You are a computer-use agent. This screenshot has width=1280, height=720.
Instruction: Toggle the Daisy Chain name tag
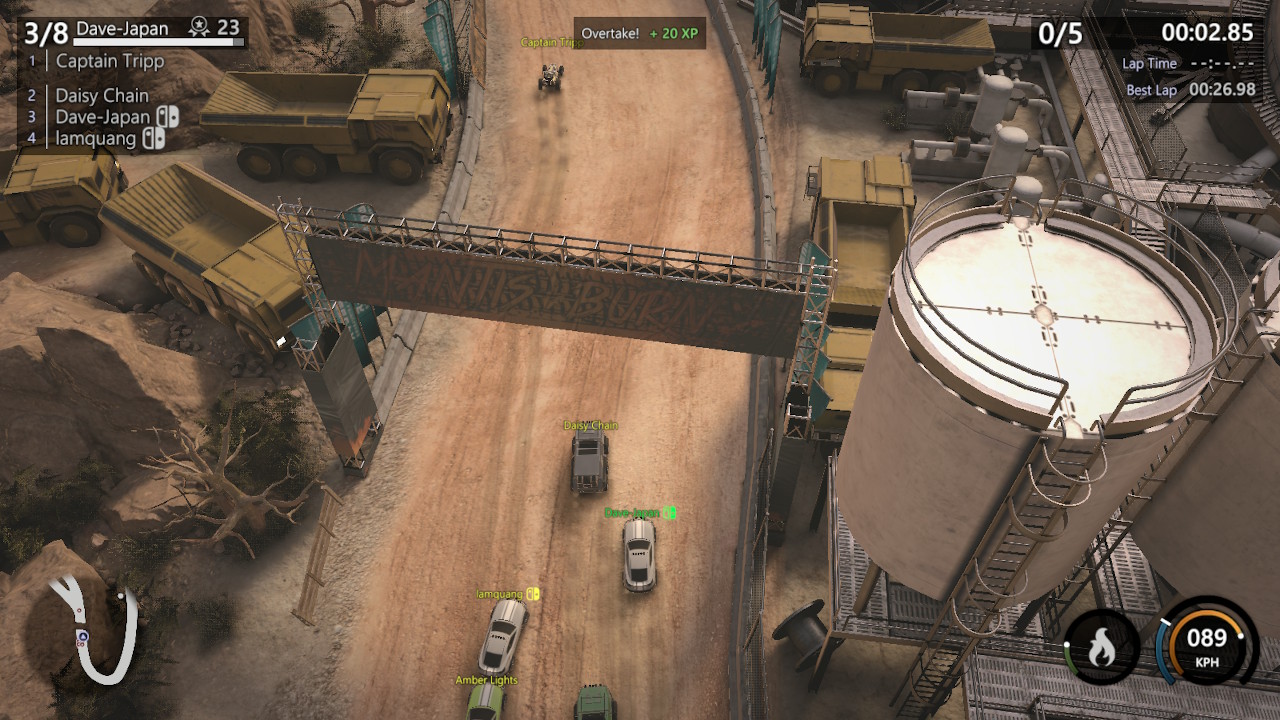(x=590, y=424)
